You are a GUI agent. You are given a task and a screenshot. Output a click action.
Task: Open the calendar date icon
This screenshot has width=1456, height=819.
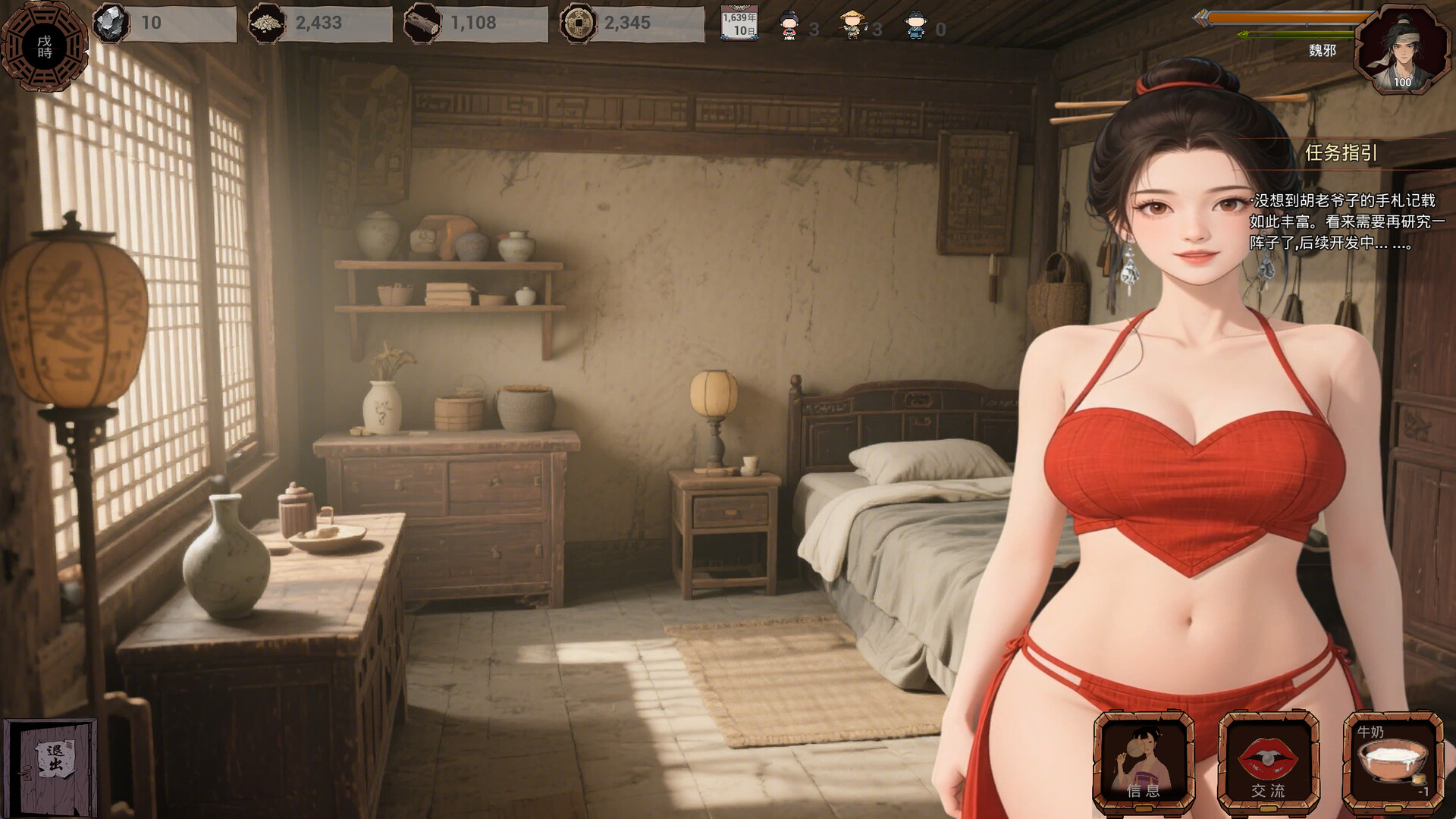tap(739, 24)
